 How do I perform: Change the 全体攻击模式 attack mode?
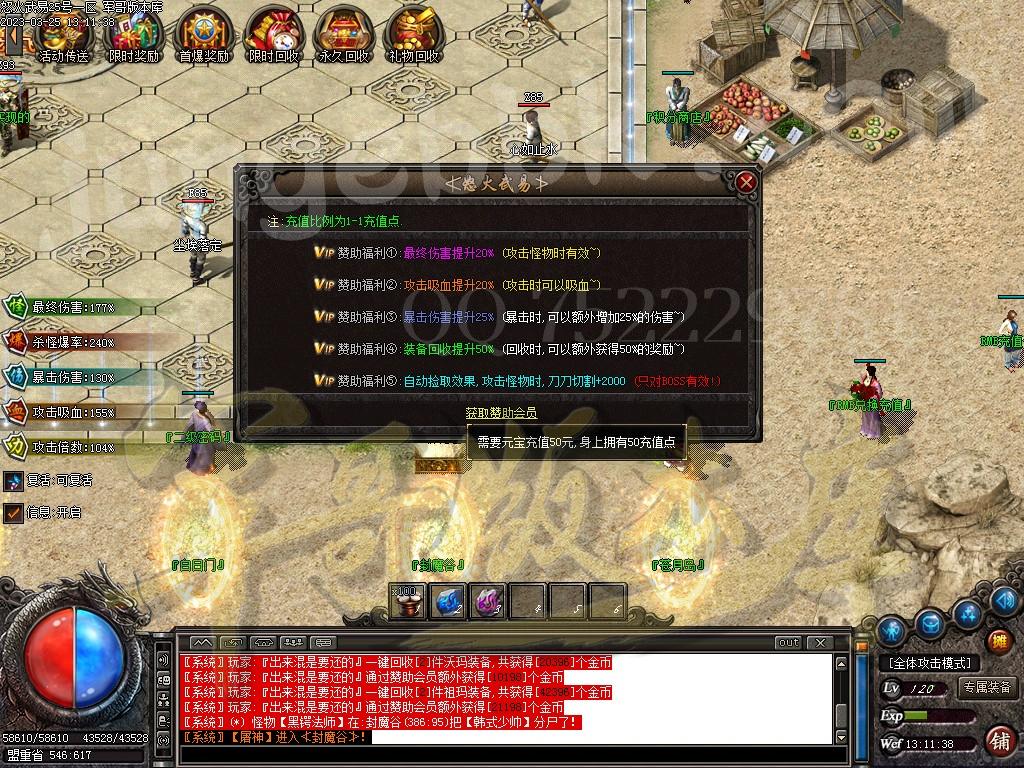click(x=930, y=663)
